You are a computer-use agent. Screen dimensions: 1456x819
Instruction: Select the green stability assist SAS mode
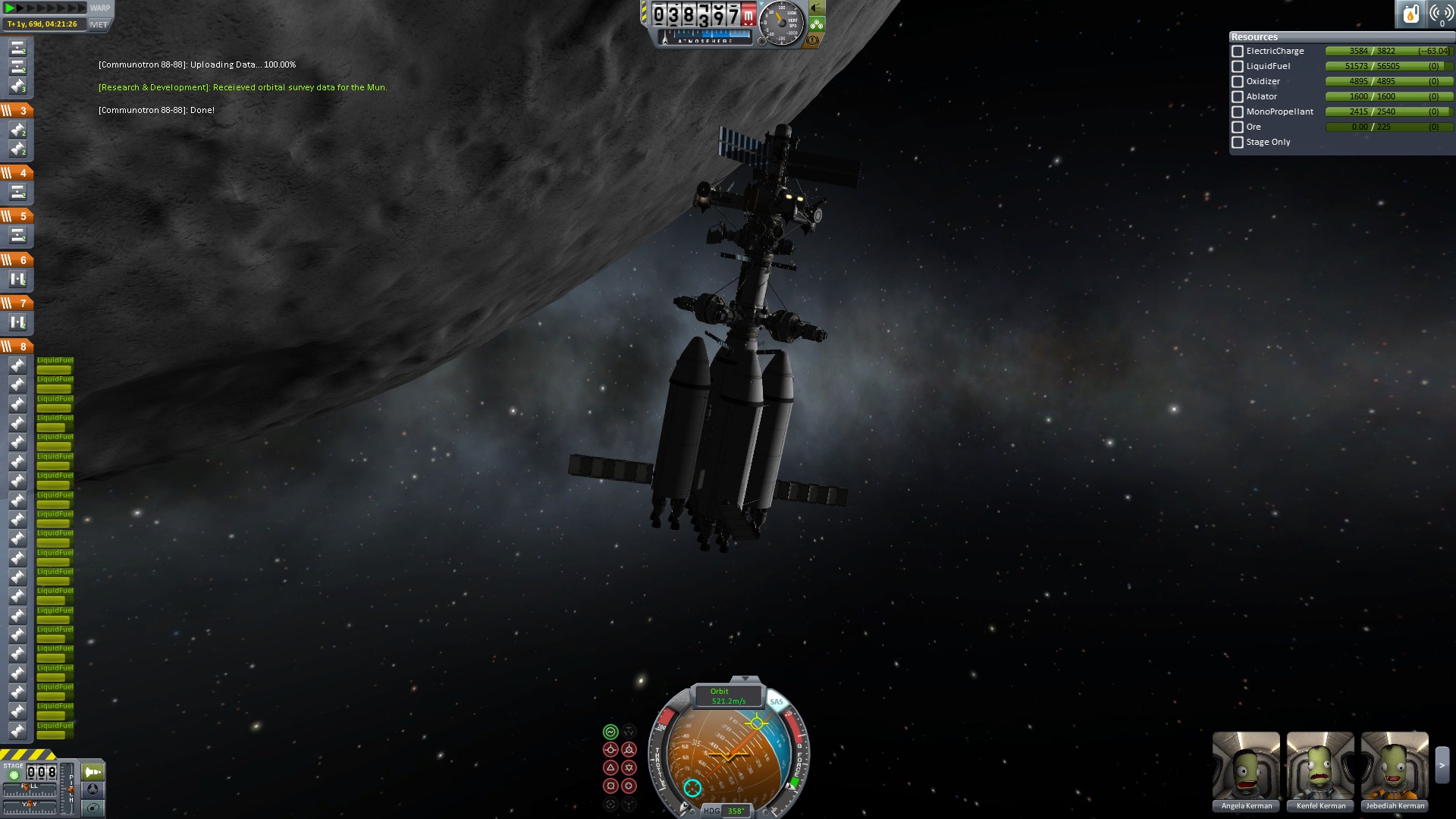click(x=610, y=732)
